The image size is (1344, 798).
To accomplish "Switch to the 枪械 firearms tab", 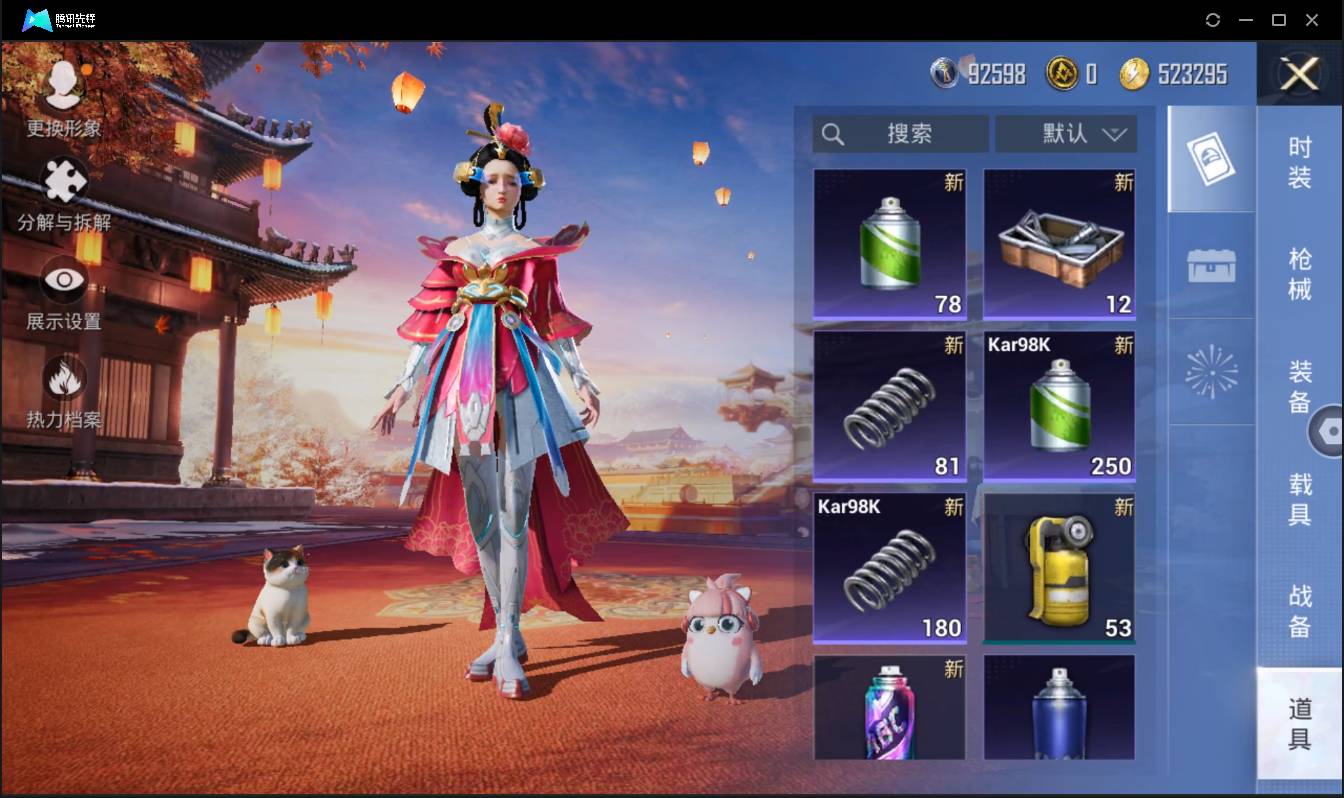I will (1299, 275).
